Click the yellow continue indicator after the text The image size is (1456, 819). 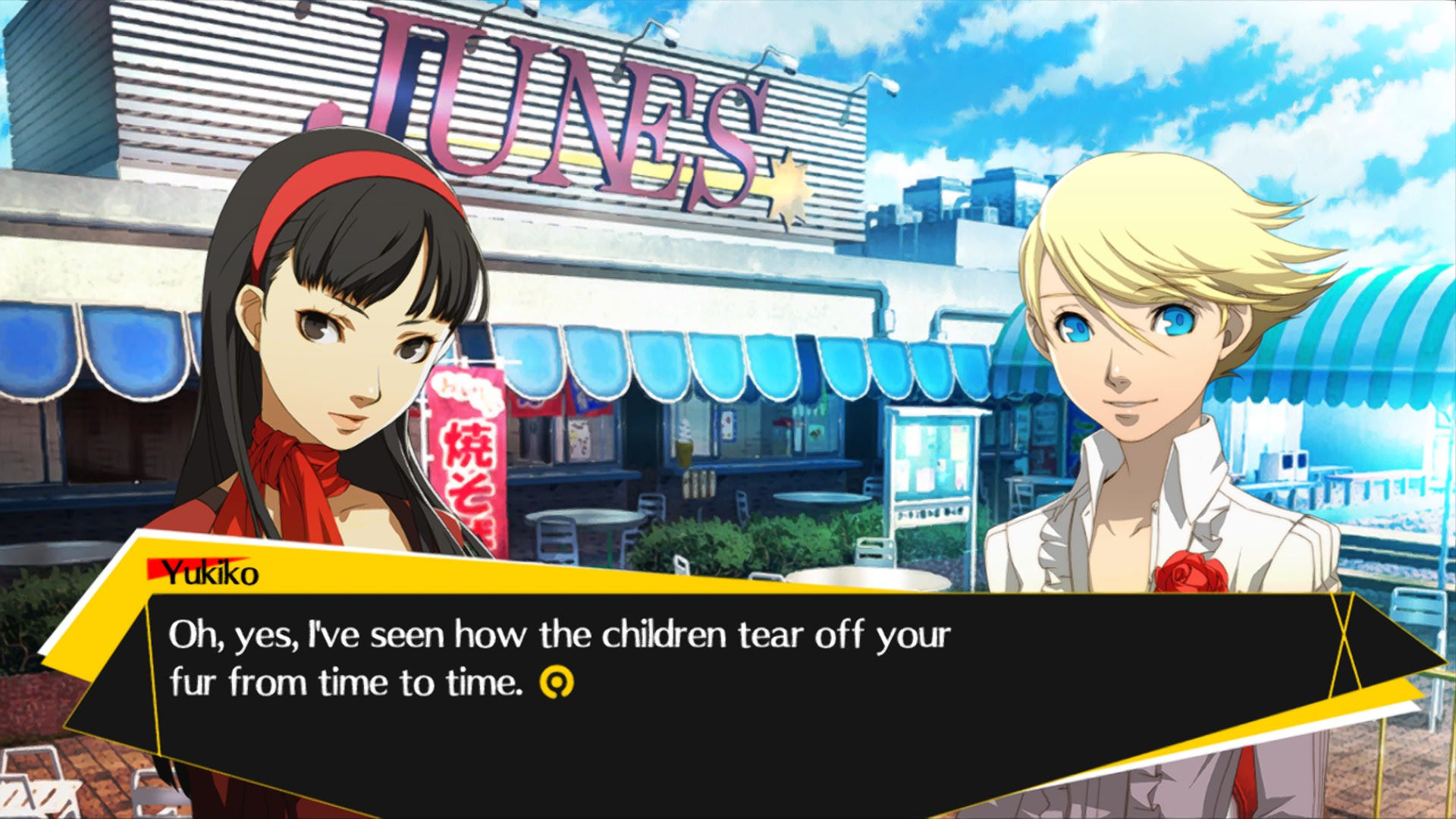(556, 682)
